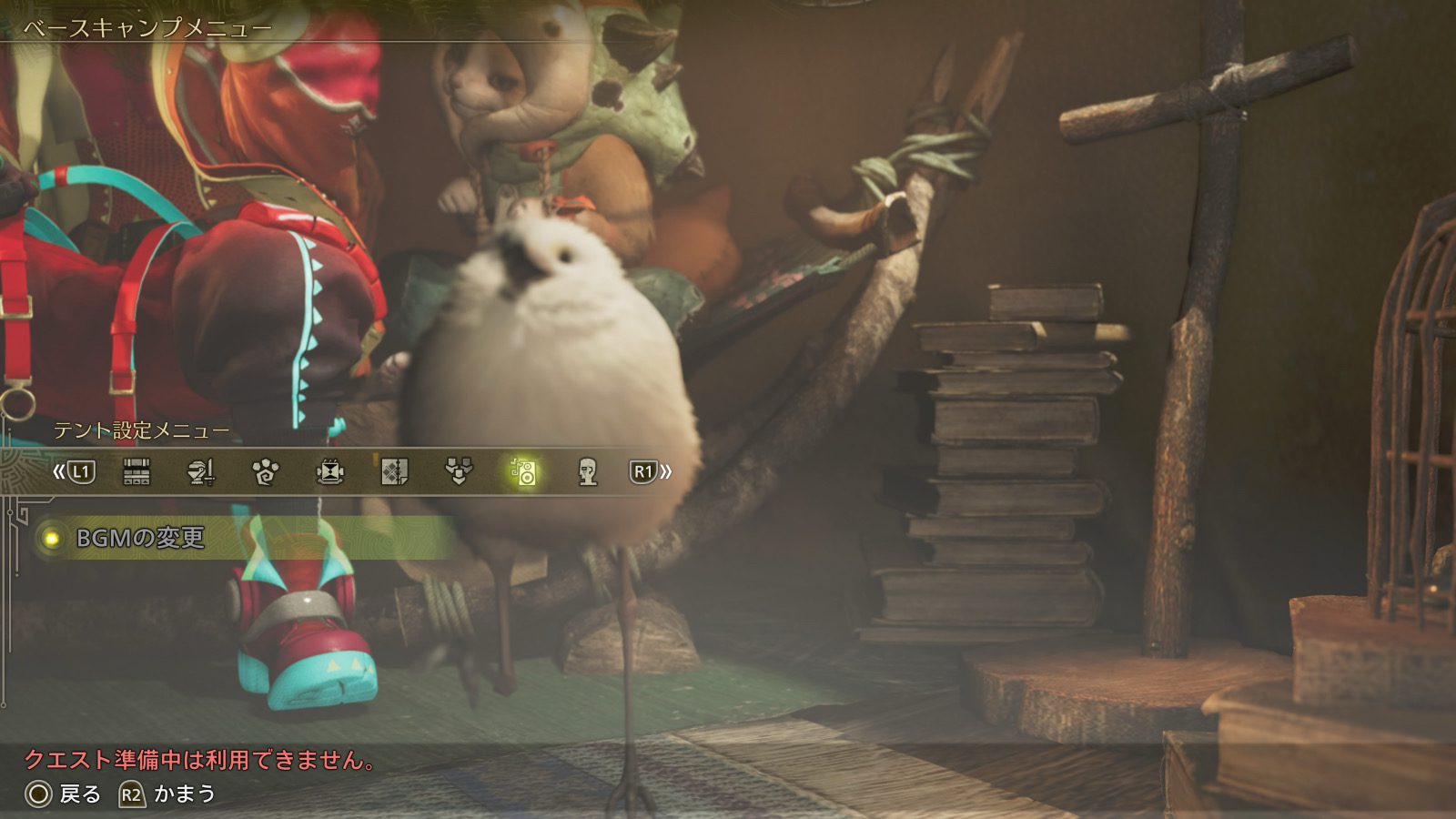Switch to the patterned page tab
The width and height of the screenshot is (1456, 819).
[394, 471]
